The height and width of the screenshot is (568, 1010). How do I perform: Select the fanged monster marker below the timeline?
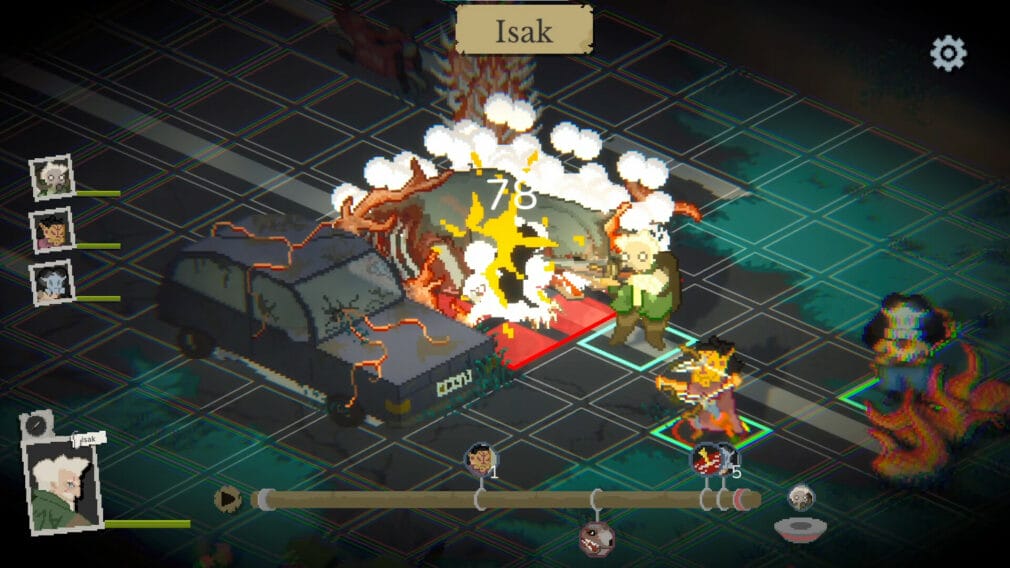pyautogui.click(x=597, y=537)
